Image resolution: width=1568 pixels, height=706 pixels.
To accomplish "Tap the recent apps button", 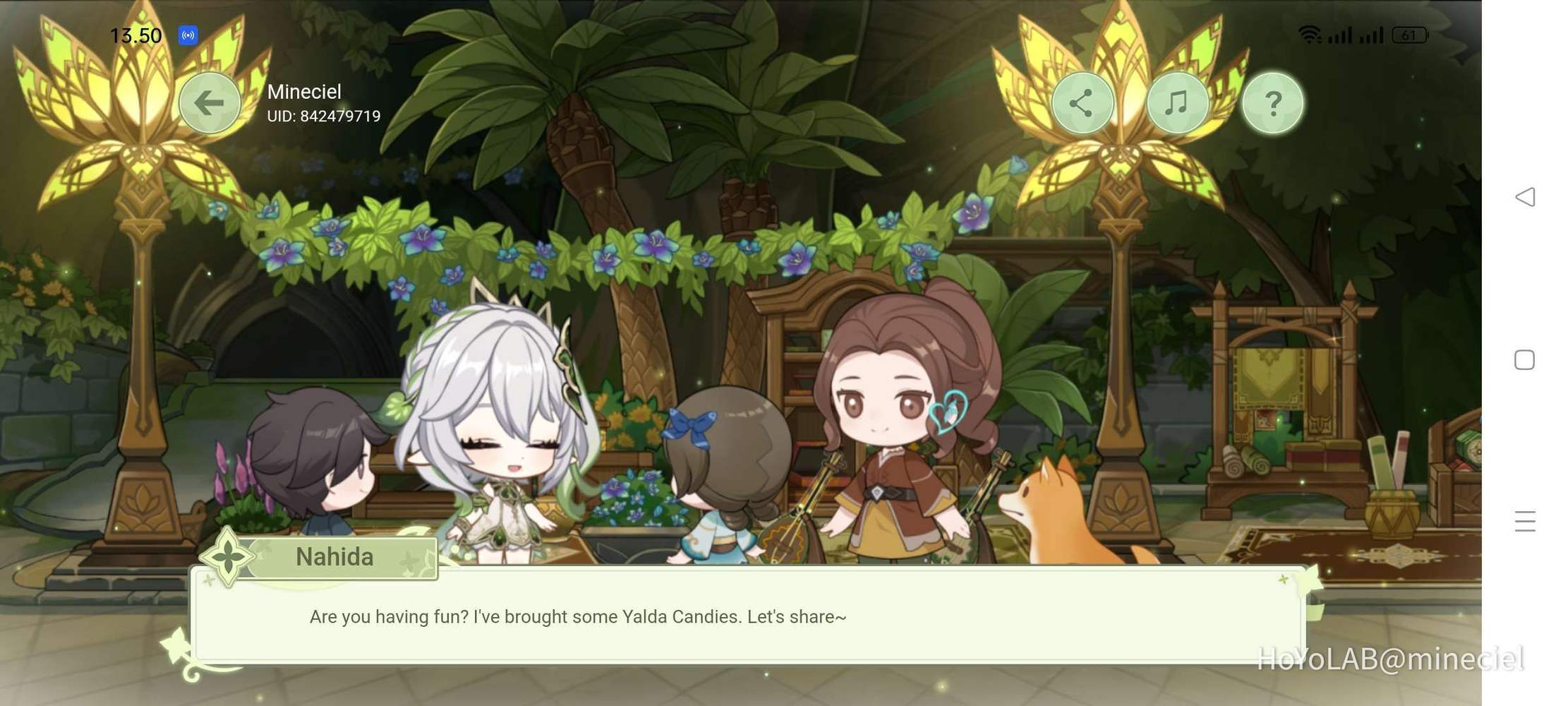I will tap(1524, 520).
